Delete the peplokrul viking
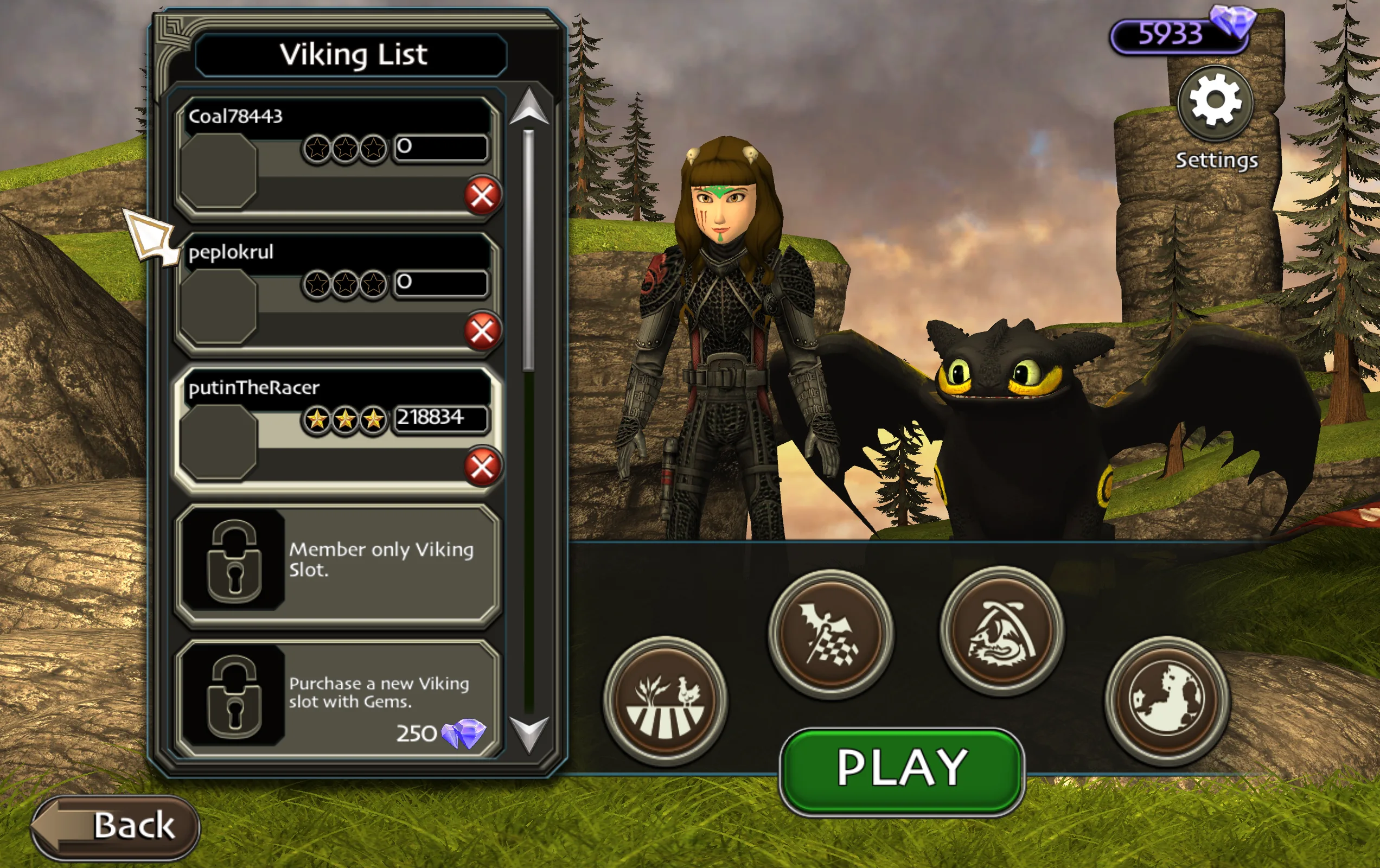The image size is (1380, 868). [482, 331]
